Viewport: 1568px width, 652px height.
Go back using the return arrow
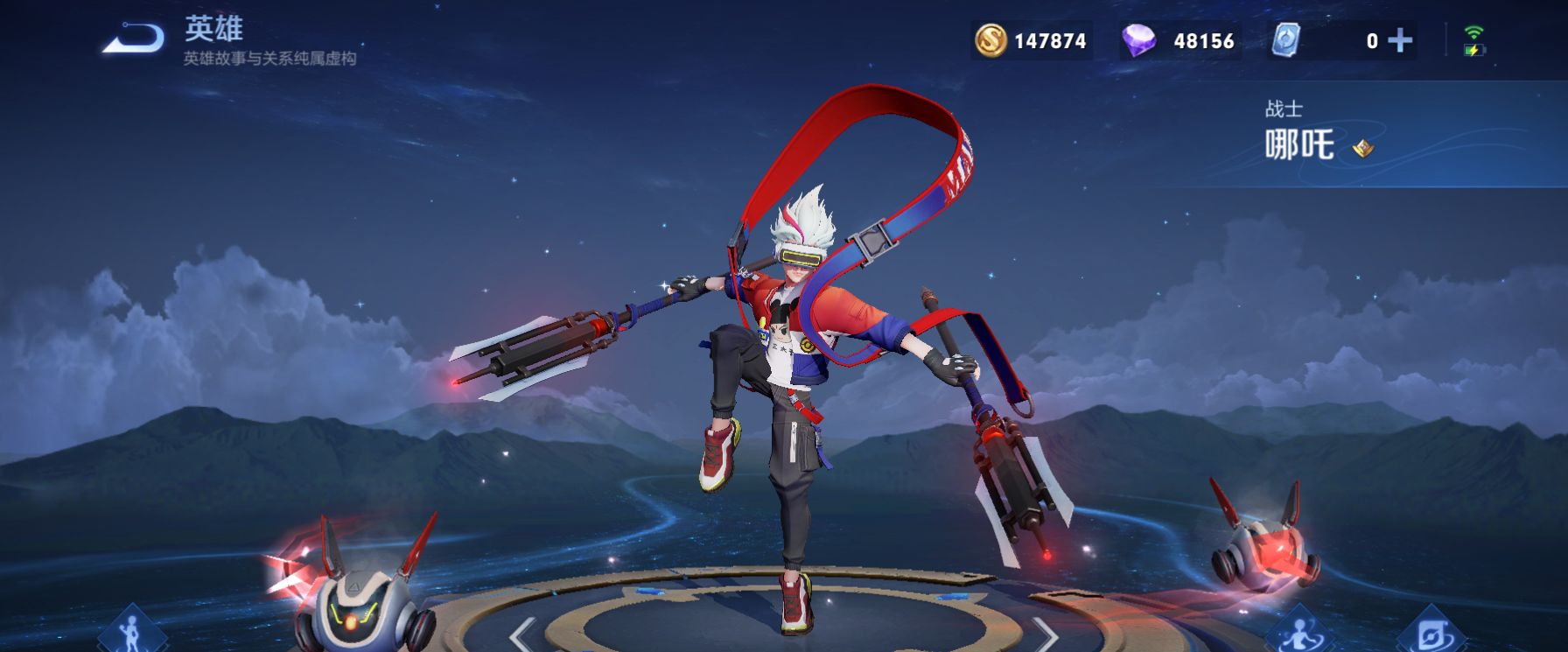point(133,39)
